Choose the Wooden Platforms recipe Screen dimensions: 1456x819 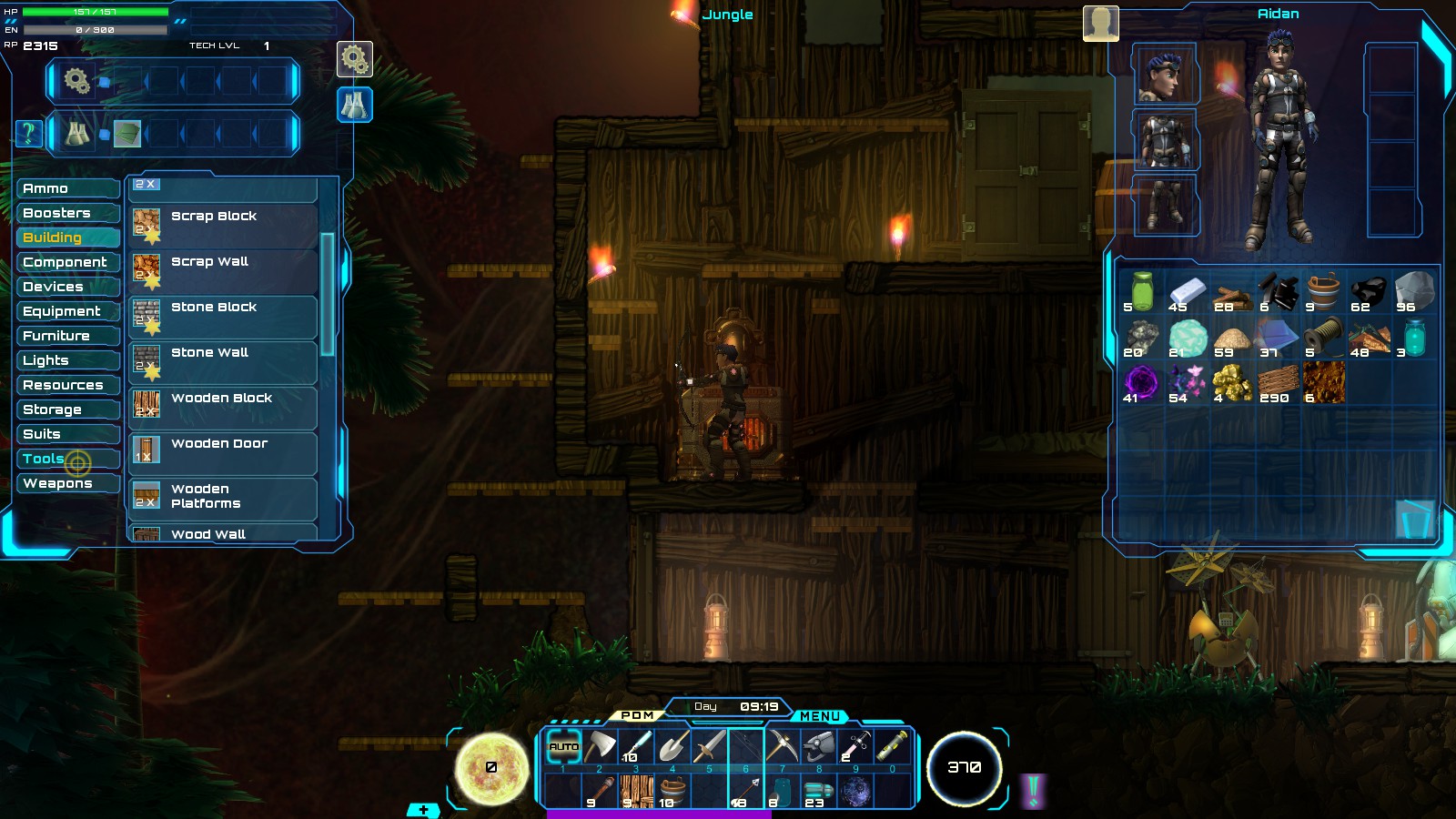point(222,497)
